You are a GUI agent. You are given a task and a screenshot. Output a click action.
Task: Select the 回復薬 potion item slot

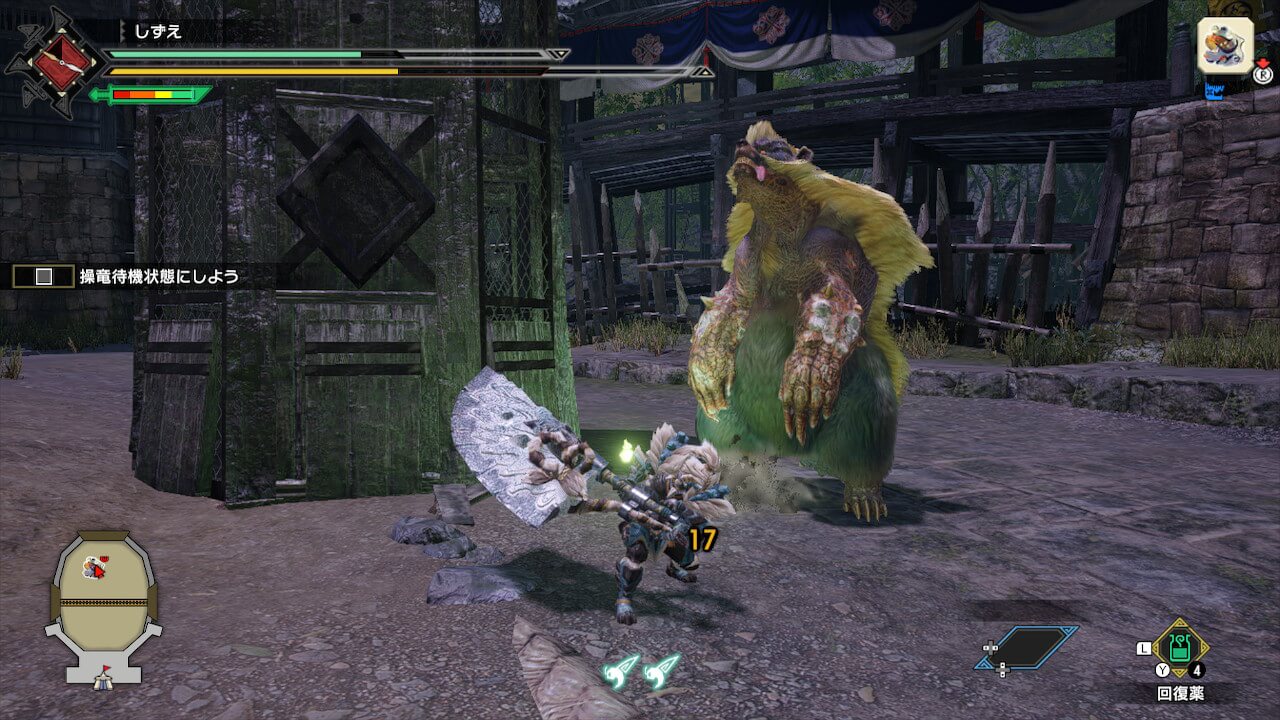point(1180,648)
